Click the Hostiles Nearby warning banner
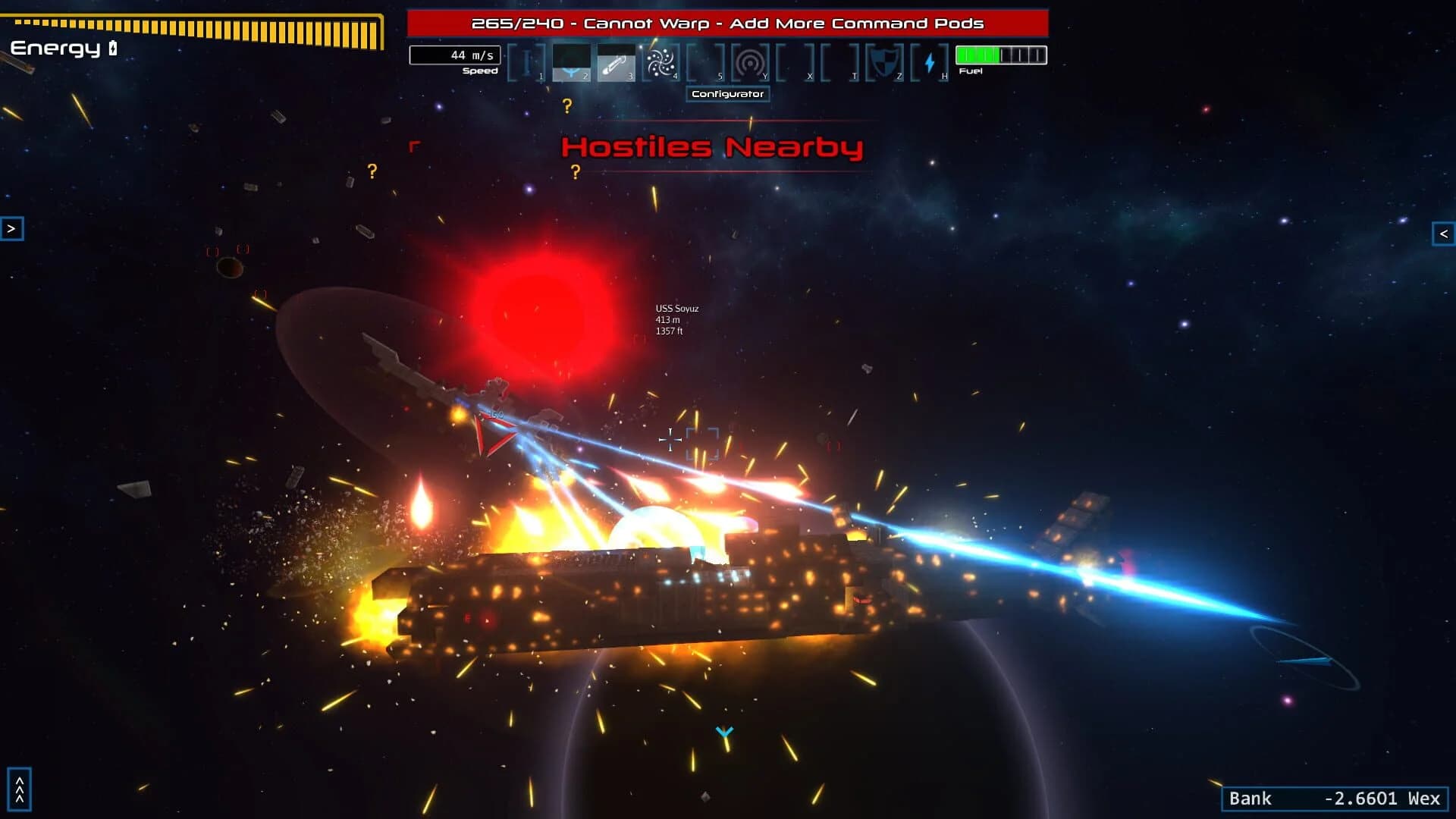This screenshot has height=819, width=1456. coord(713,148)
